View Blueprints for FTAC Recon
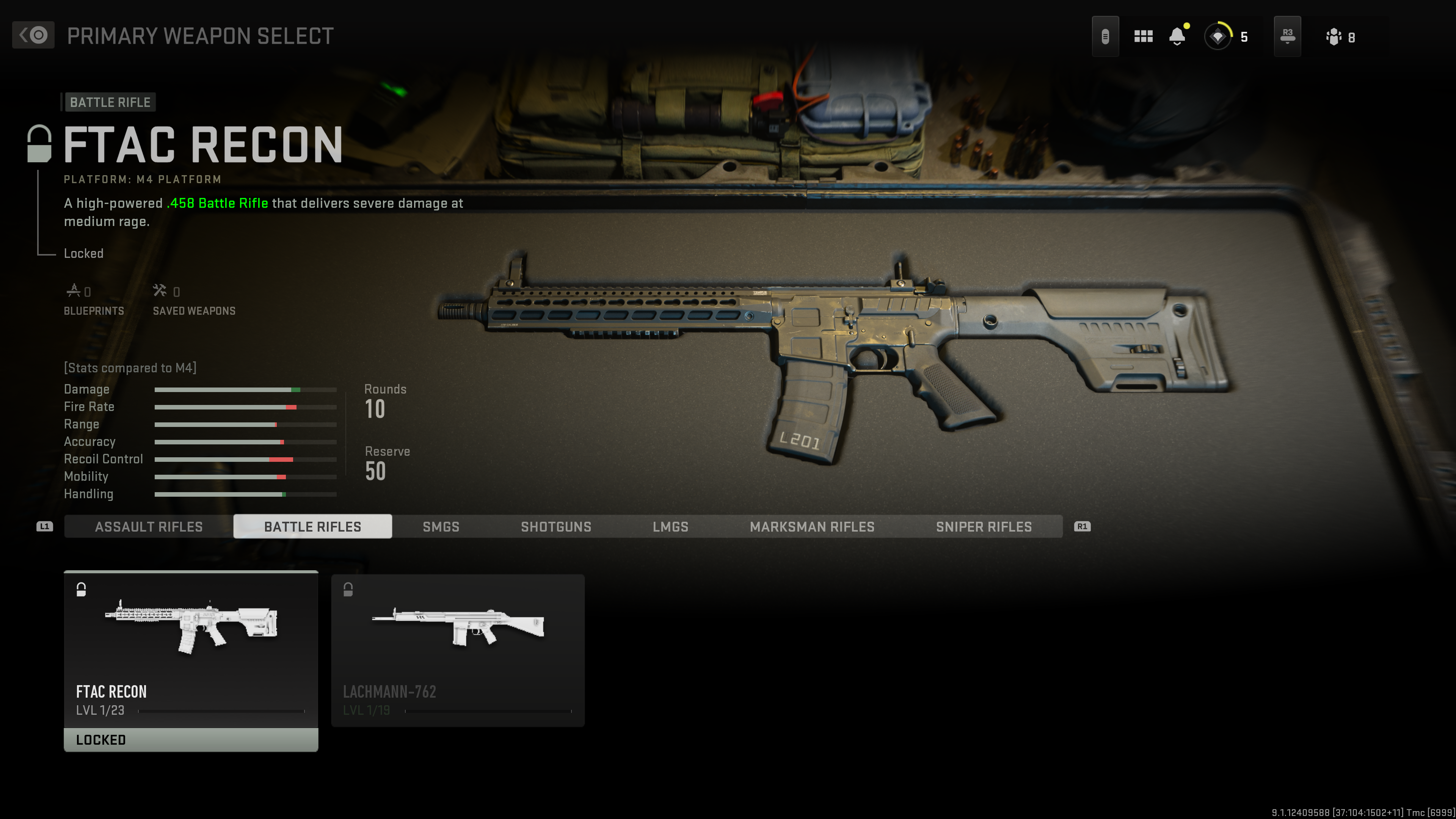The height and width of the screenshot is (819, 1456). point(93,300)
